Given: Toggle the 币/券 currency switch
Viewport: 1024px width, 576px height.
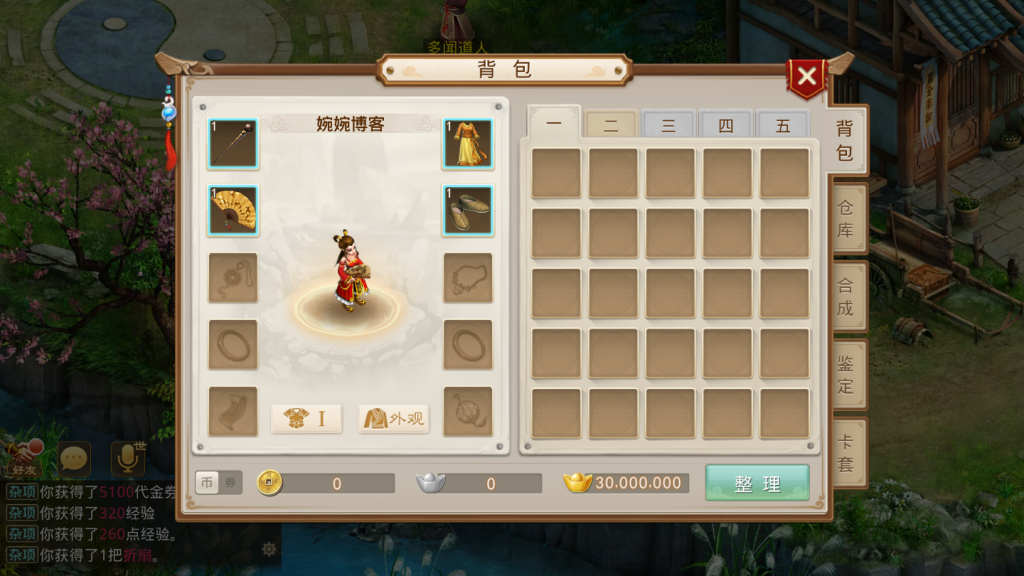Looking at the screenshot, I should tap(218, 483).
